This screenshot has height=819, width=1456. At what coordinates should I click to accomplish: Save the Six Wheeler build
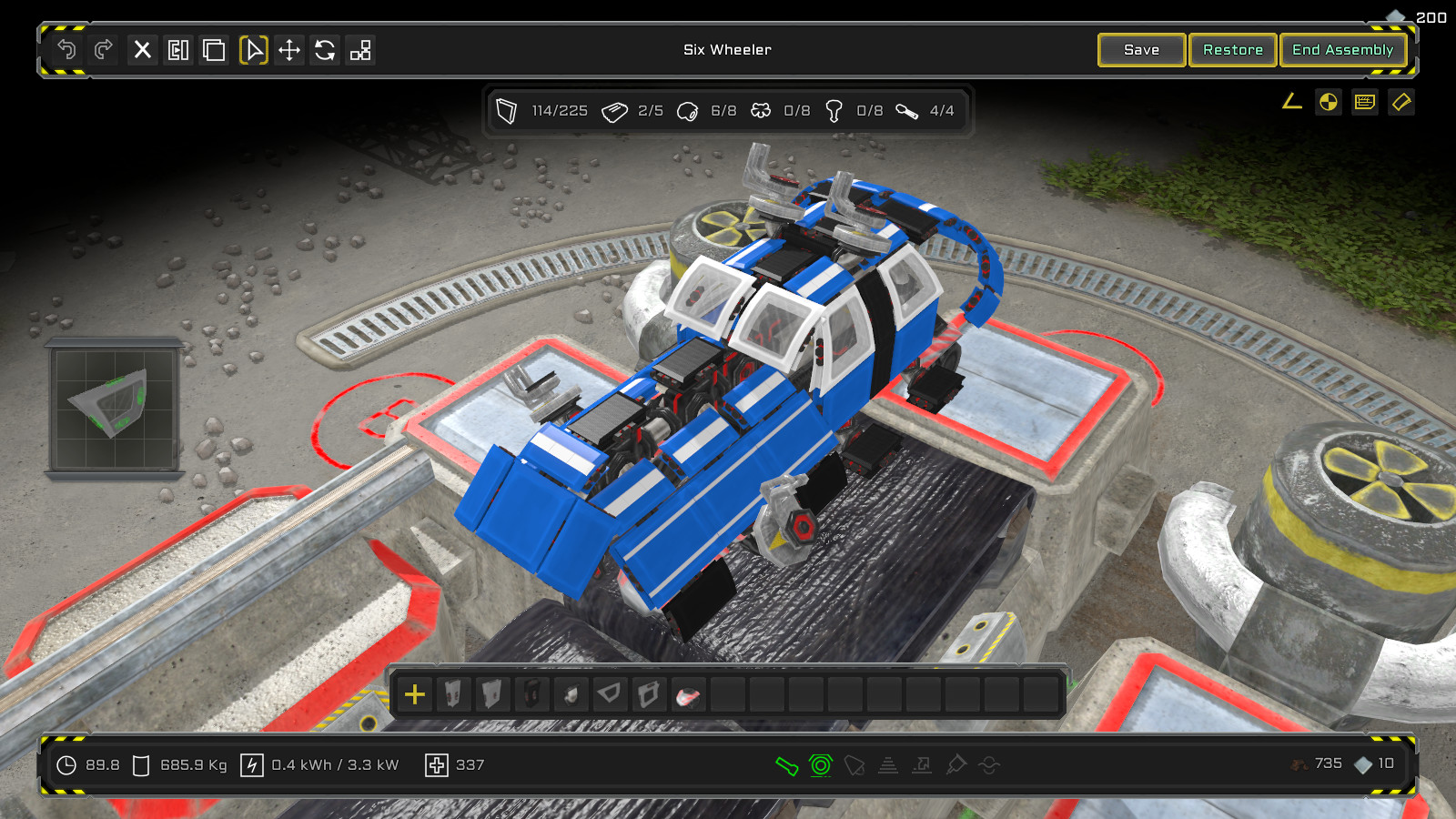point(1141,50)
